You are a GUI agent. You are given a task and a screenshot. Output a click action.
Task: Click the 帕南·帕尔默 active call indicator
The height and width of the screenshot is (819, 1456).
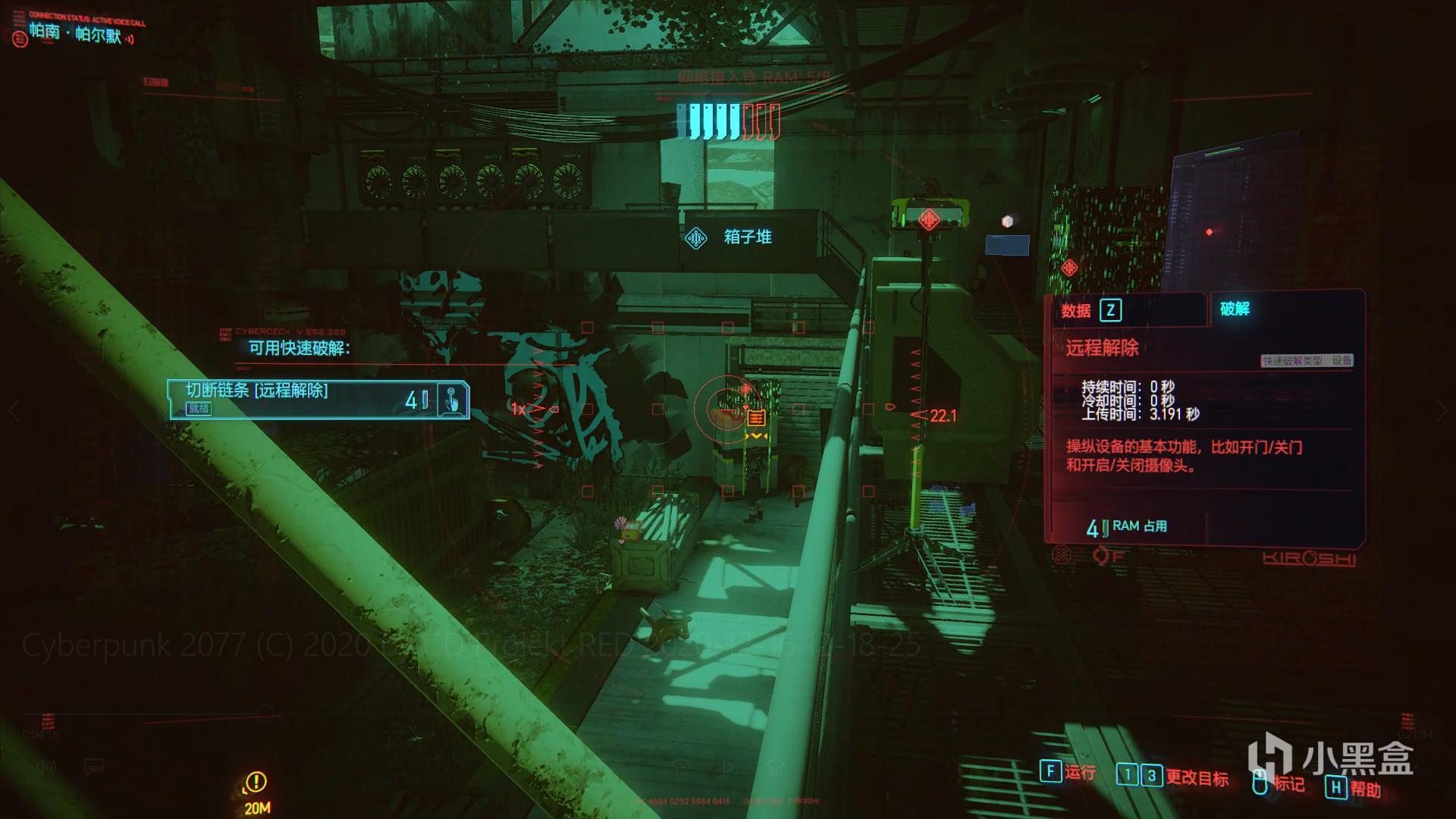coord(74,33)
